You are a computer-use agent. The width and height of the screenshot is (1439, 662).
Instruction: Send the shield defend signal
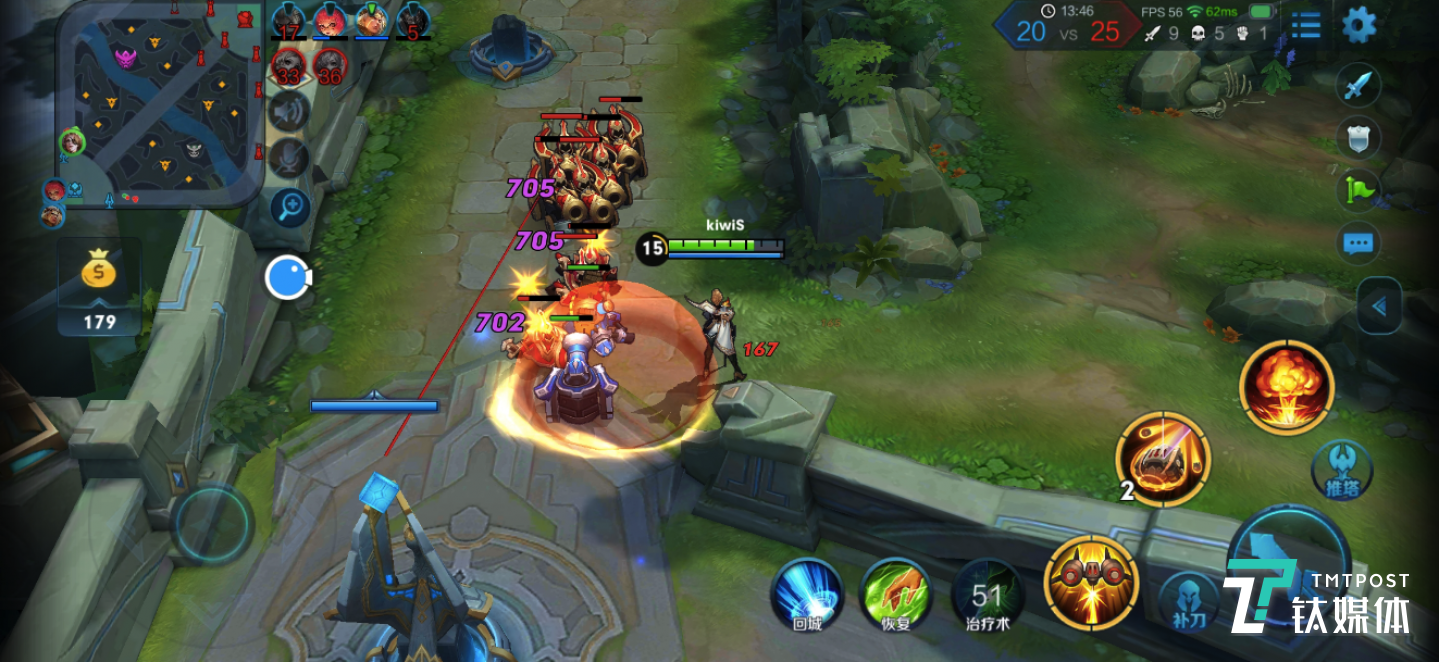(1358, 137)
